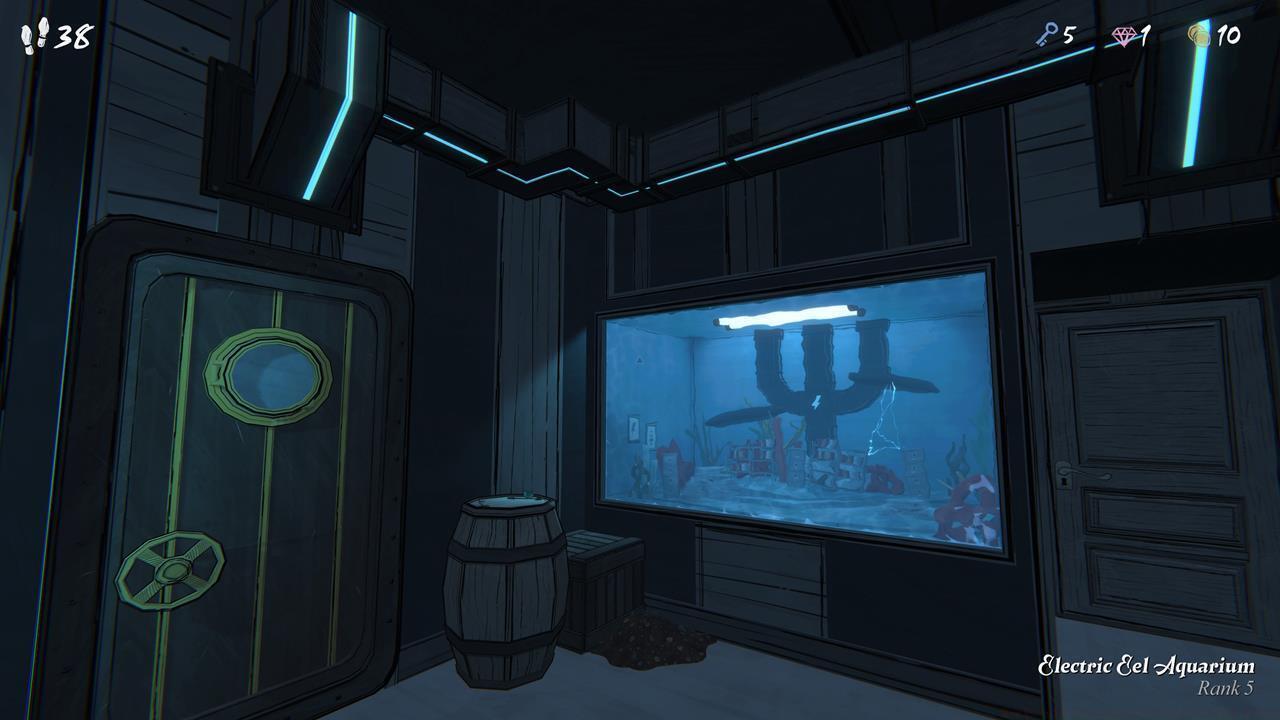Click the Electric Eel Aquarium room title
The height and width of the screenshot is (720, 1280).
(x=1146, y=664)
